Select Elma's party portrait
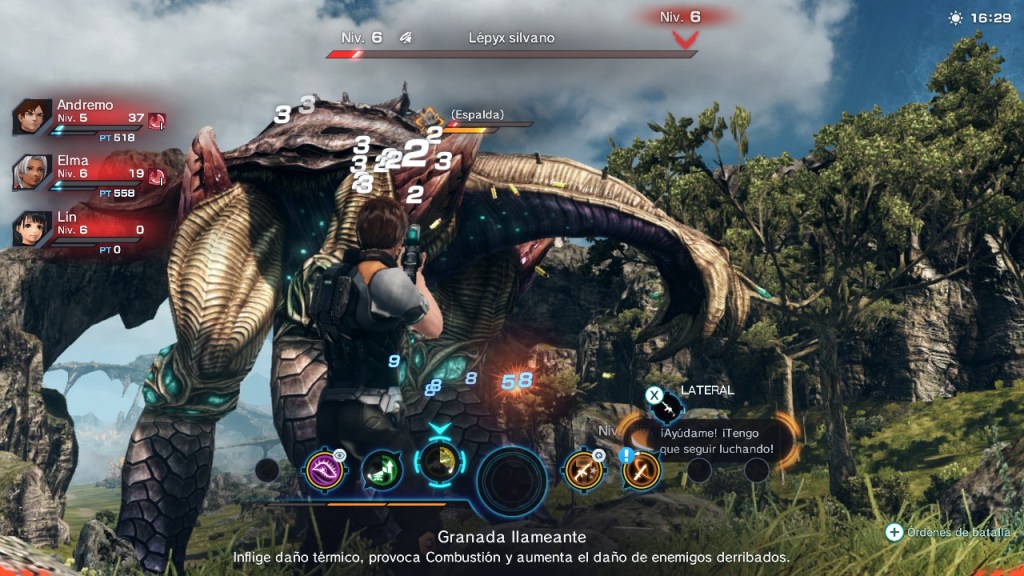Image resolution: width=1024 pixels, height=576 pixels. pyautogui.click(x=32, y=172)
